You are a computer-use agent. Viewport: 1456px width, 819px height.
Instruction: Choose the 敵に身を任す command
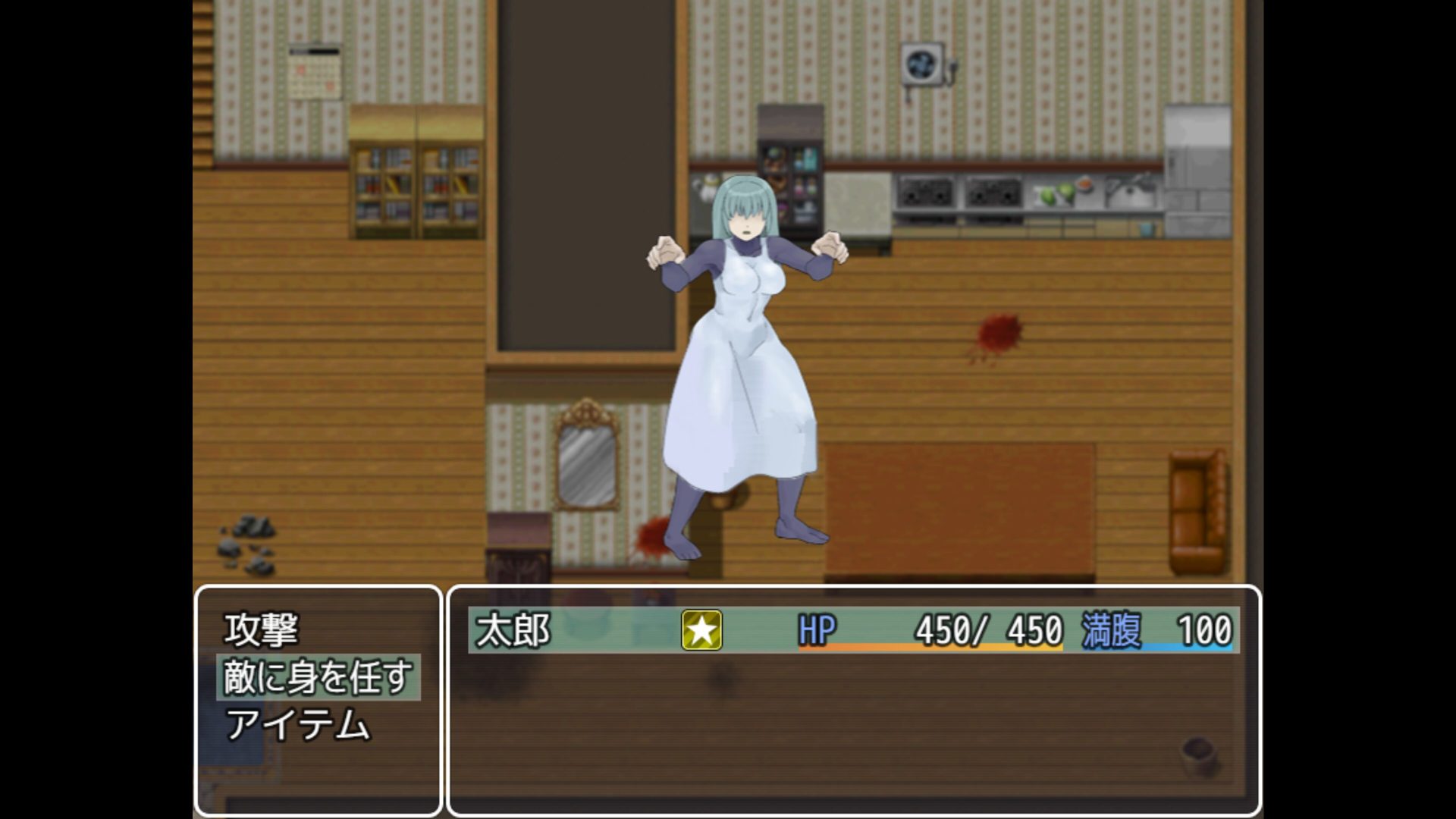tap(318, 677)
